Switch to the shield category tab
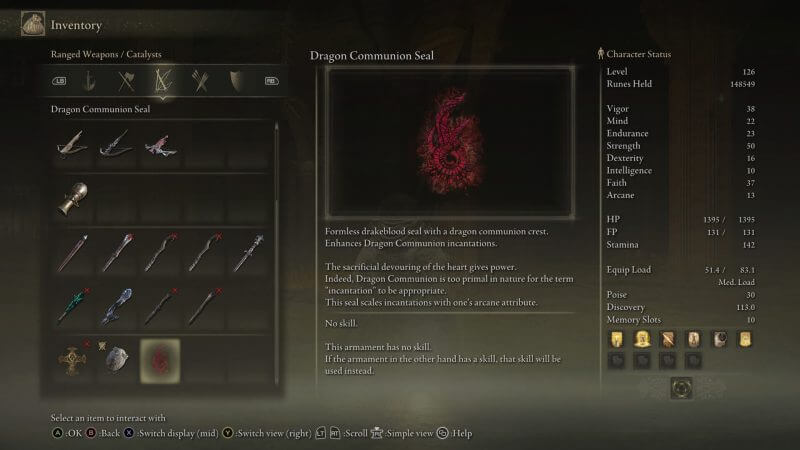Screen dimensions: 800x450 point(235,80)
